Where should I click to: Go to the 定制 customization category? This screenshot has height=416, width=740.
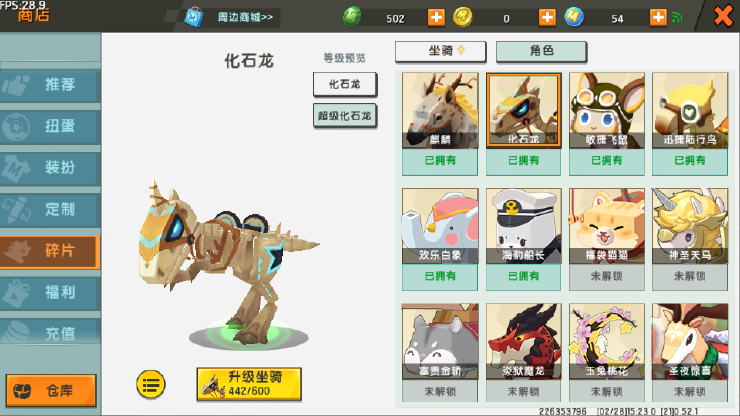[x=51, y=210]
